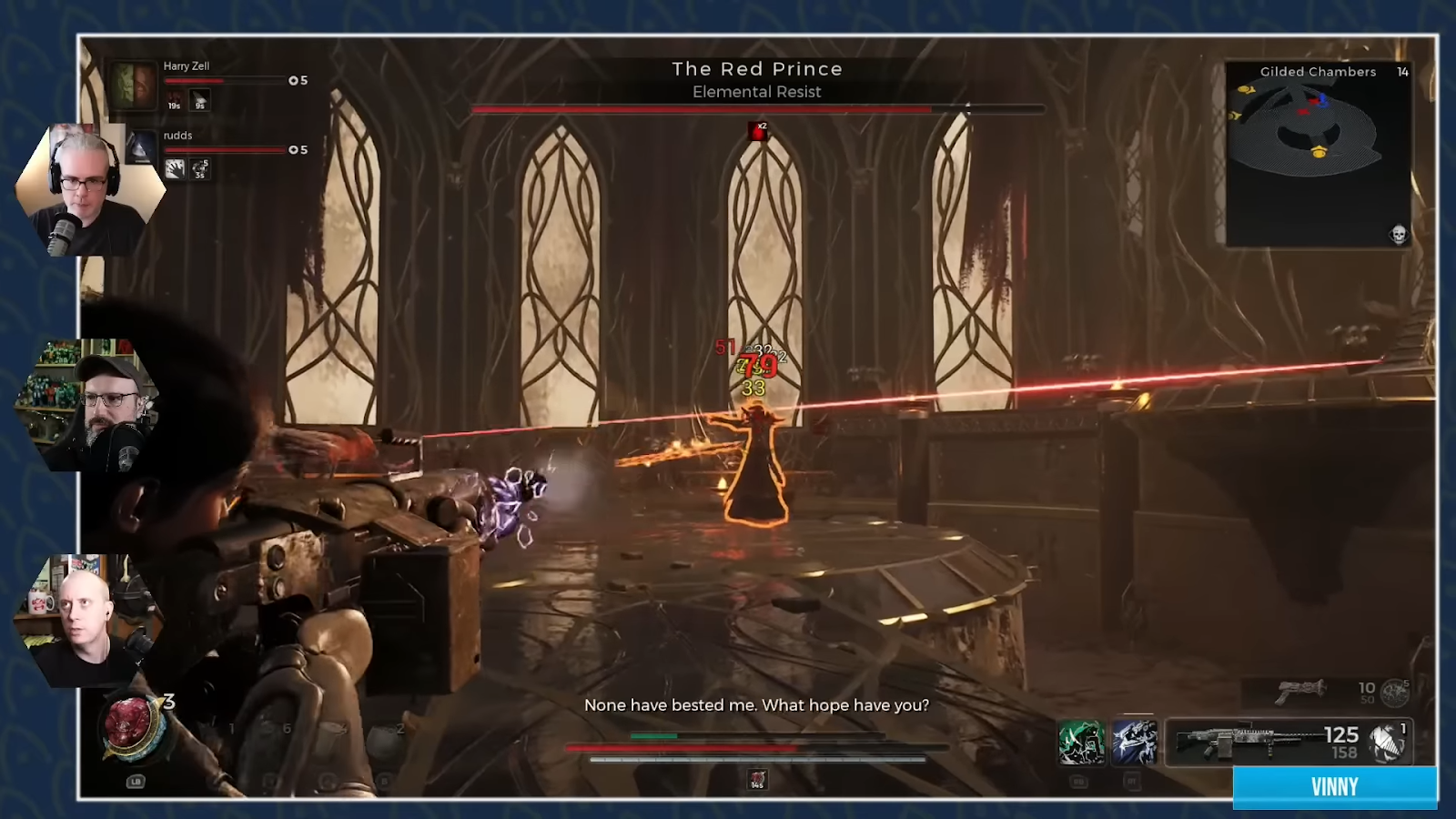Click the VINNY streamer name banner

(1334, 787)
